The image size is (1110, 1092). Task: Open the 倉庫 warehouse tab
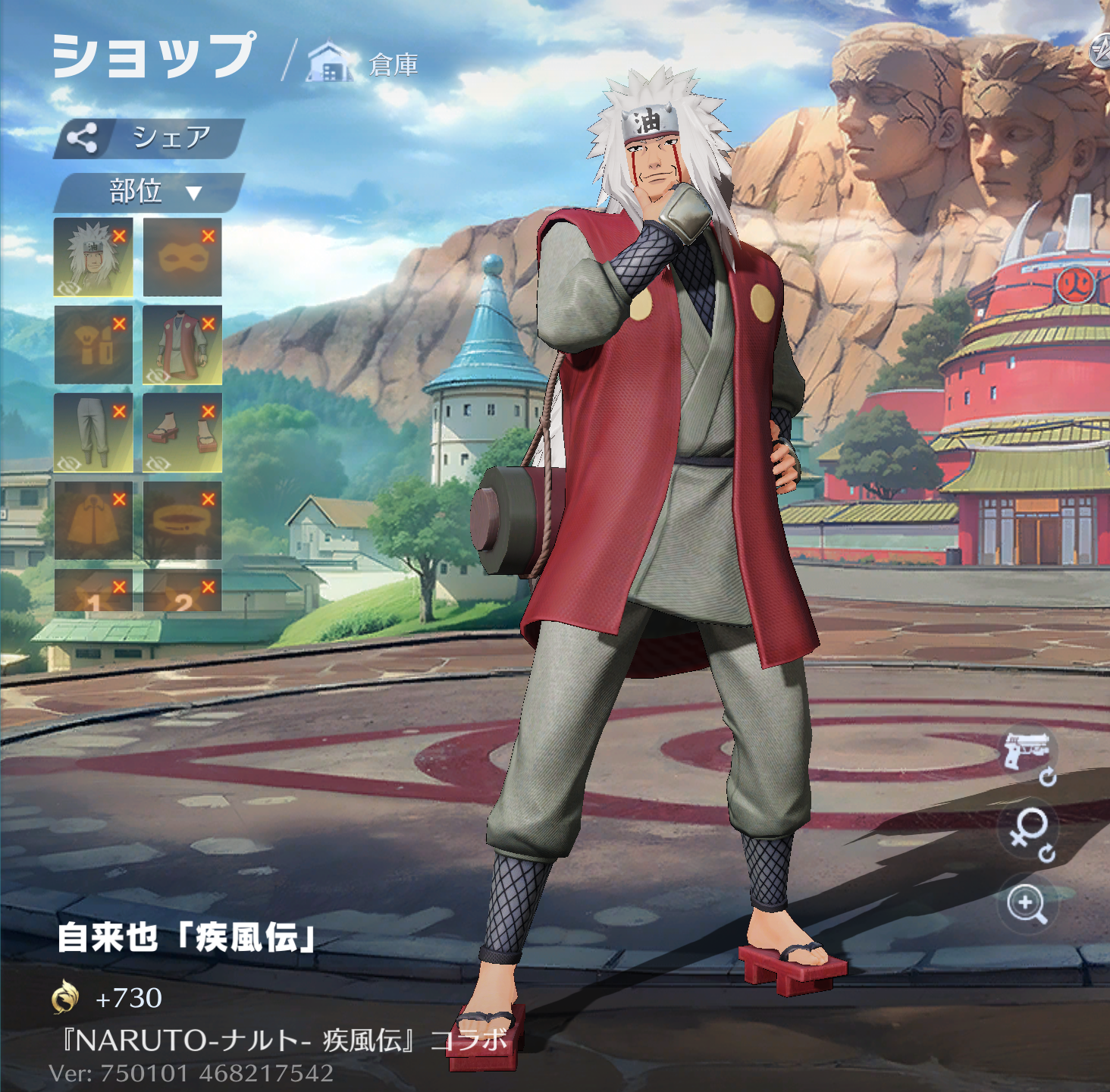pos(363,64)
